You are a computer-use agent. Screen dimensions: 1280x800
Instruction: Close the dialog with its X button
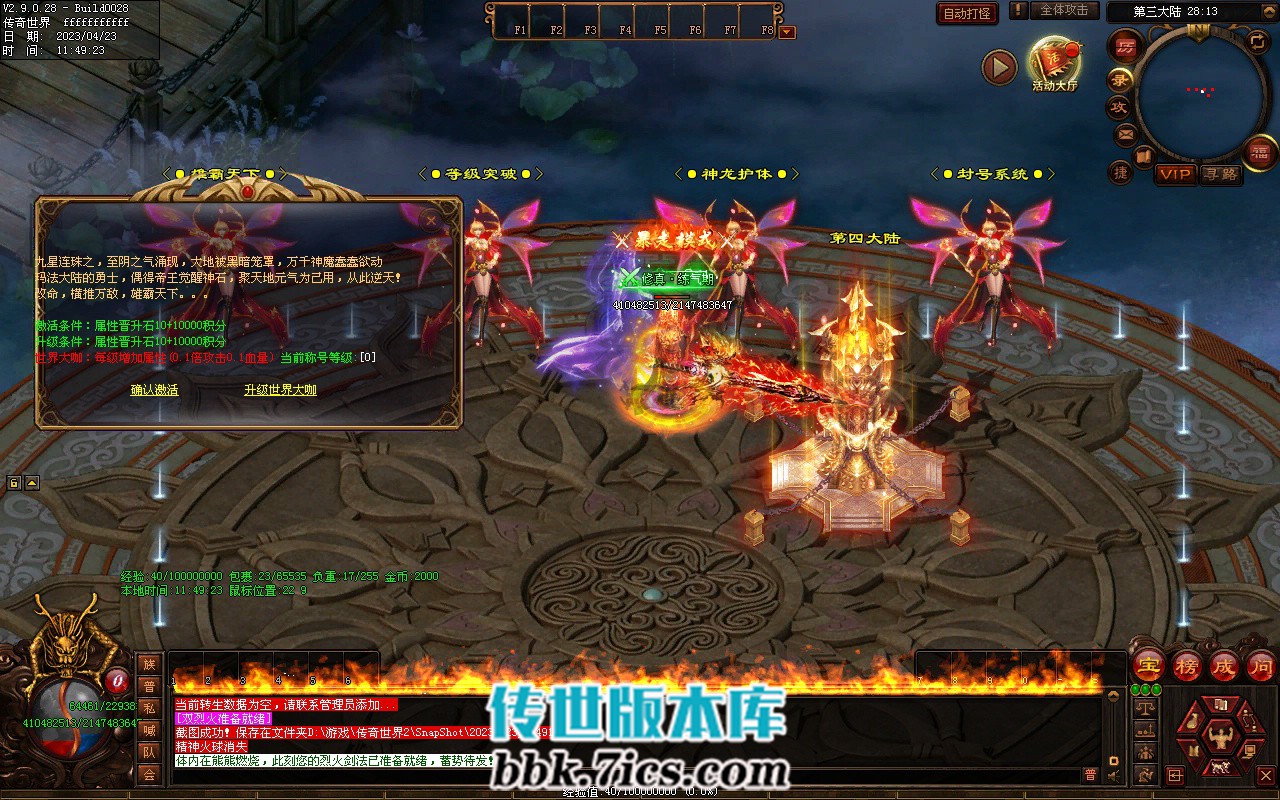(x=431, y=218)
